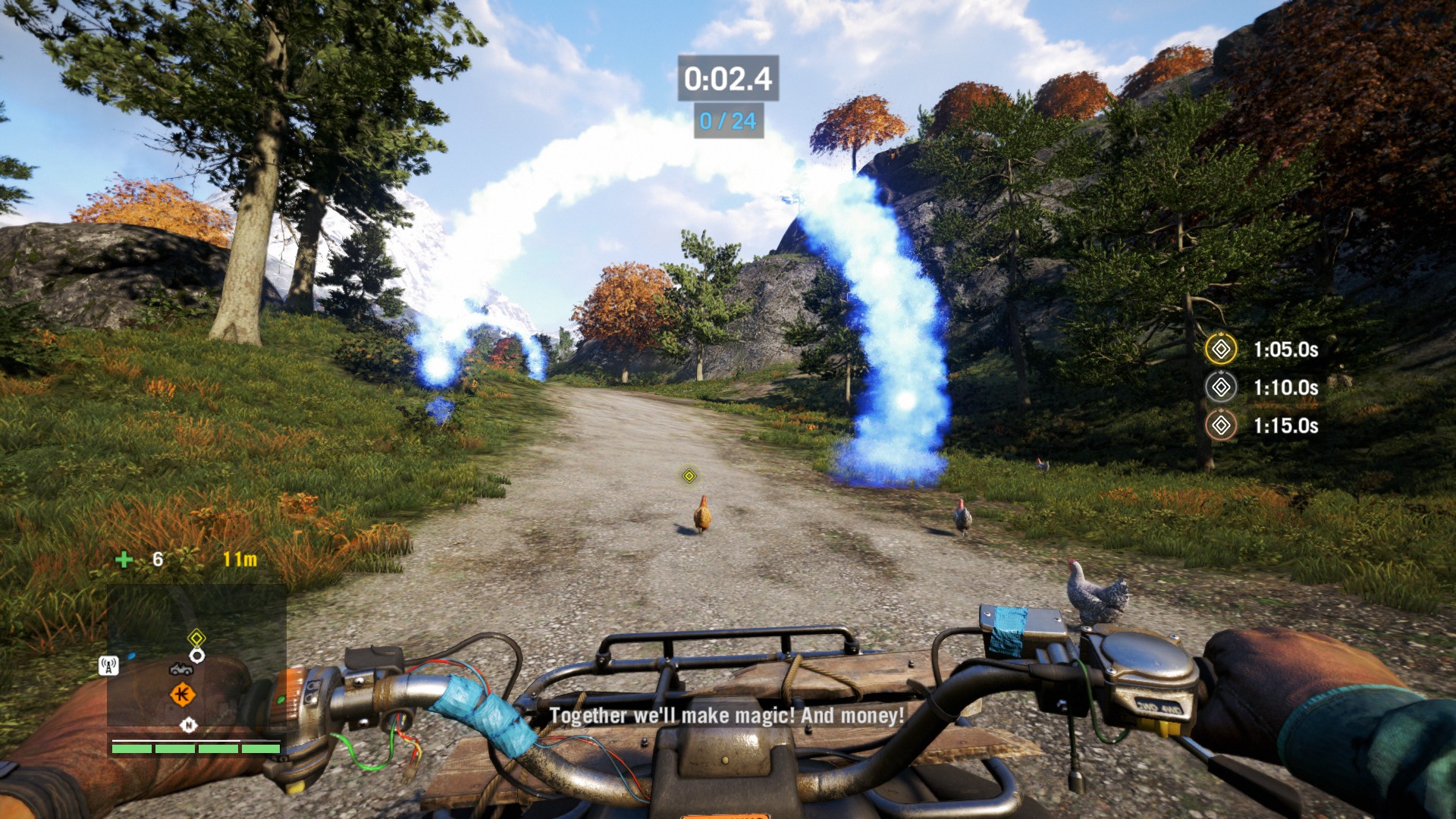
Task: Click the white player position ring on the minimap
Action: [197, 655]
